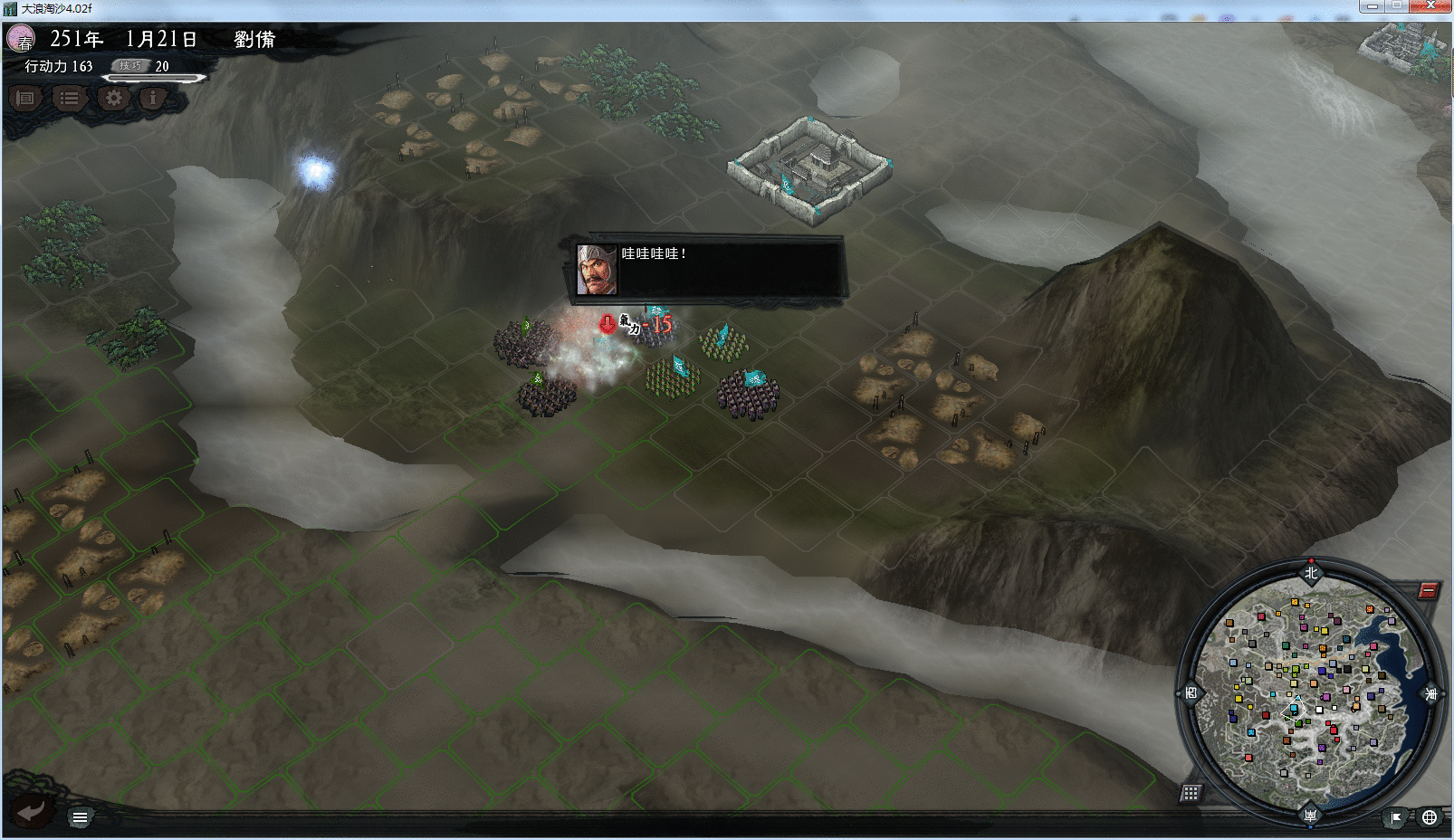The height and width of the screenshot is (840, 1454).
Task: Click the globe icon near minimap
Action: 1430,817
